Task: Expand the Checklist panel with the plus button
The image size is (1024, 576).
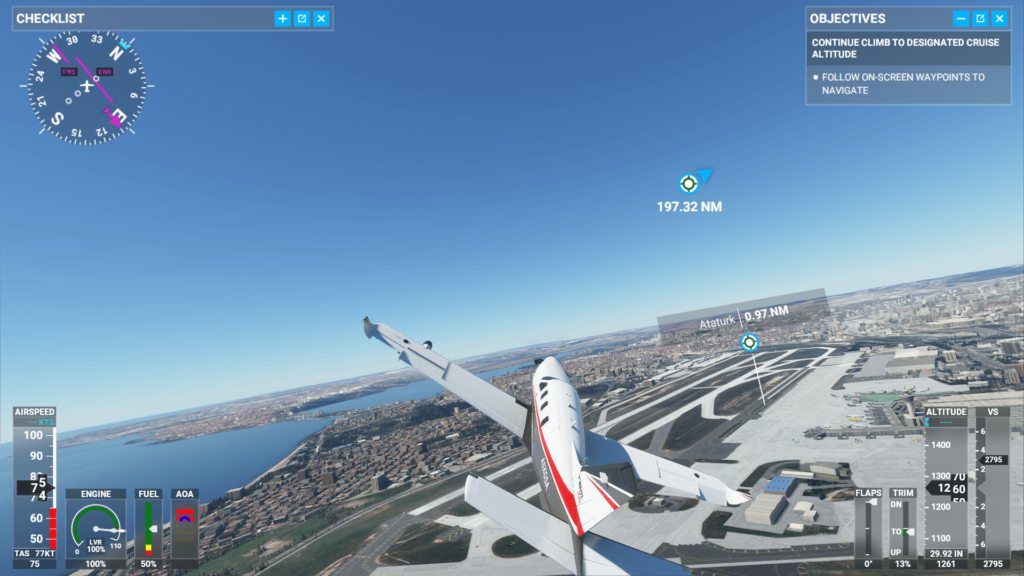Action: pos(283,18)
